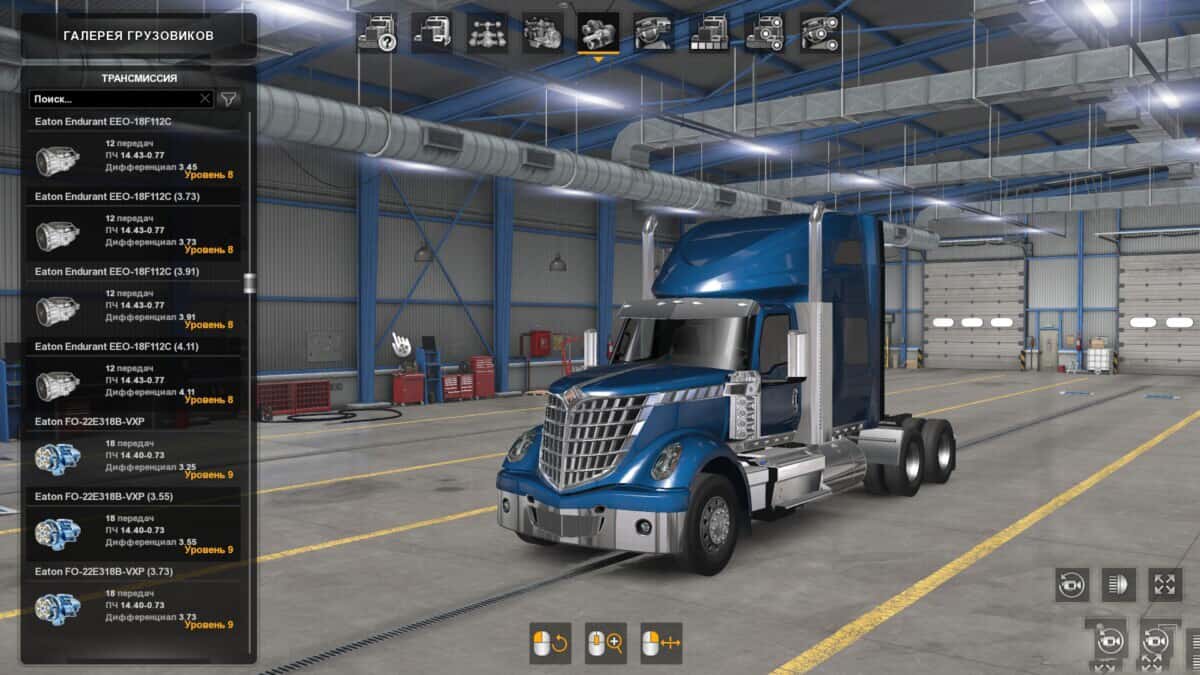1200x675 pixels.
Task: Open the funnel filter options
Action: tap(229, 99)
